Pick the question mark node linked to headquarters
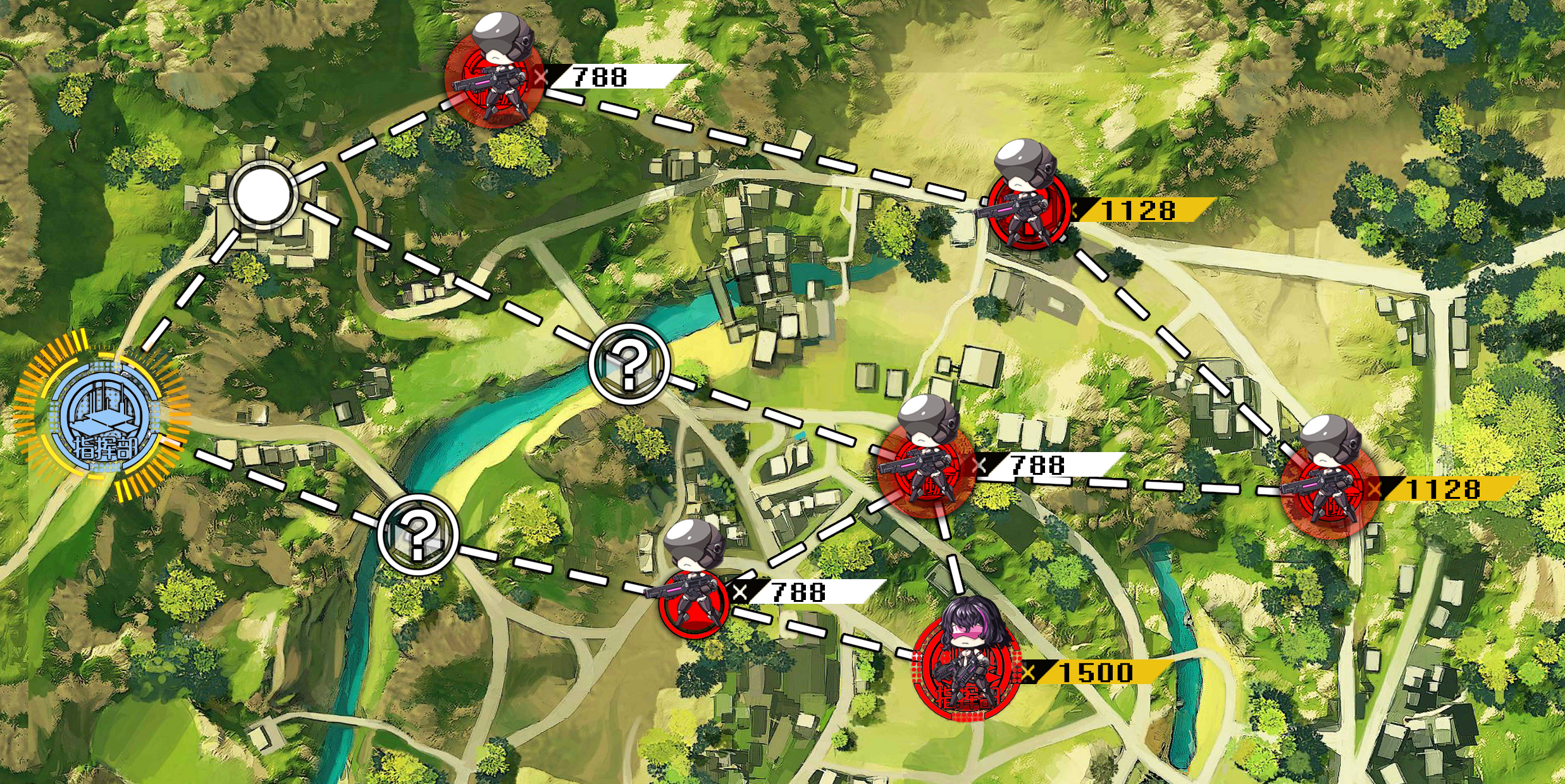Viewport: 1565px width, 784px height. pos(418,534)
